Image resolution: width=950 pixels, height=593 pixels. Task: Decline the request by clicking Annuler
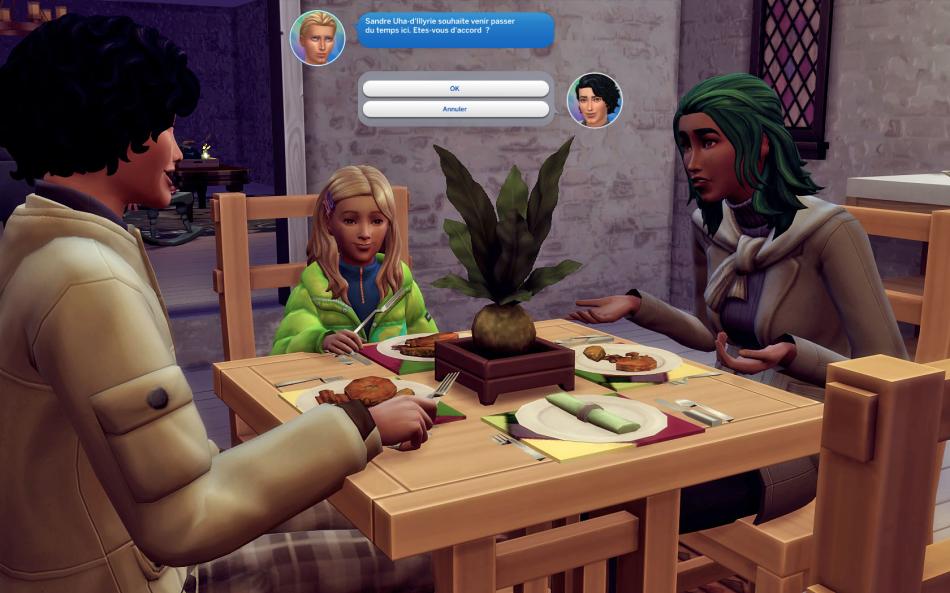455,109
